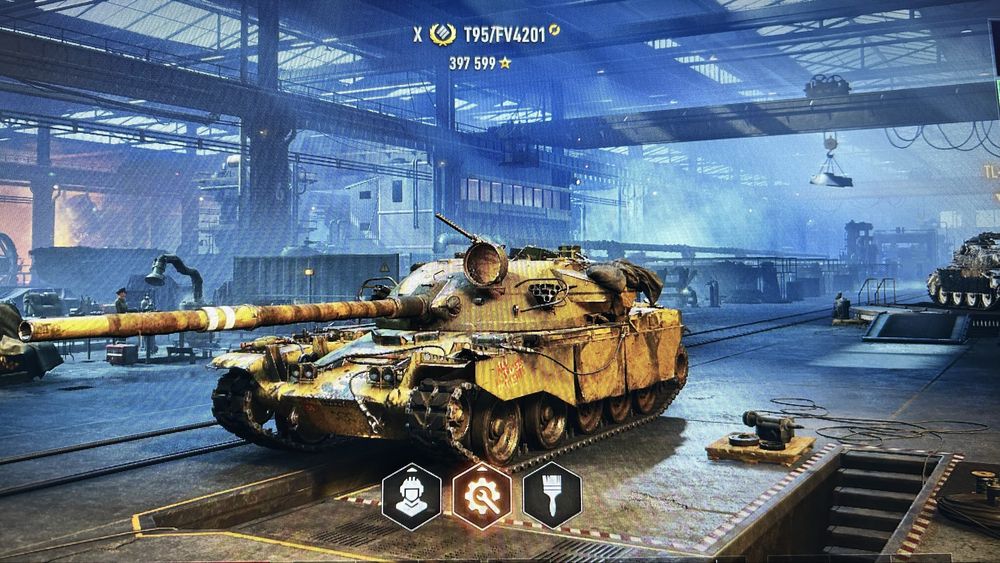Select the T95/FV4201 tank name
Screen dimensions: 1000x563
[x=504, y=35]
